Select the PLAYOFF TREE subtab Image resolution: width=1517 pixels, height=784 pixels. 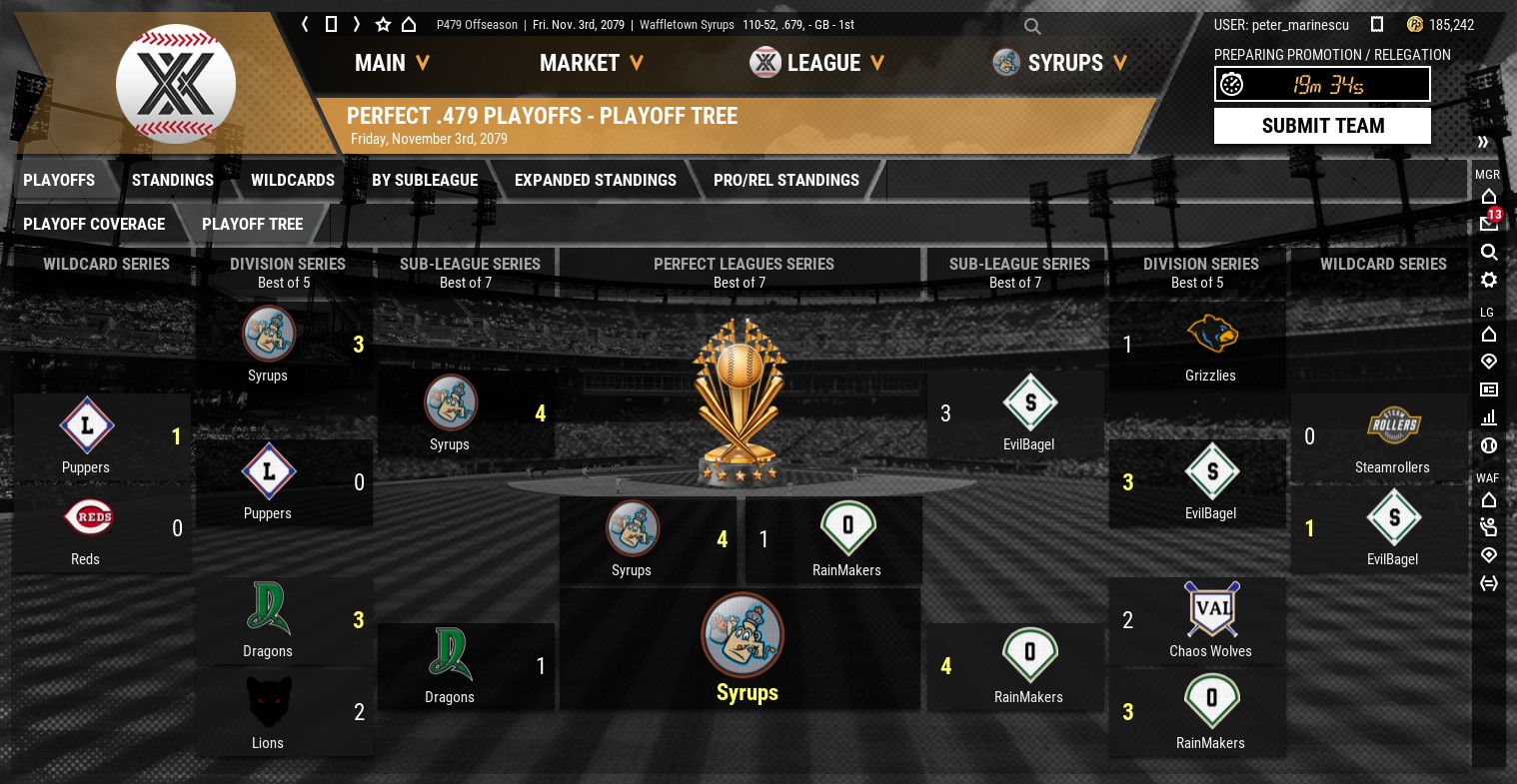pyautogui.click(x=252, y=224)
